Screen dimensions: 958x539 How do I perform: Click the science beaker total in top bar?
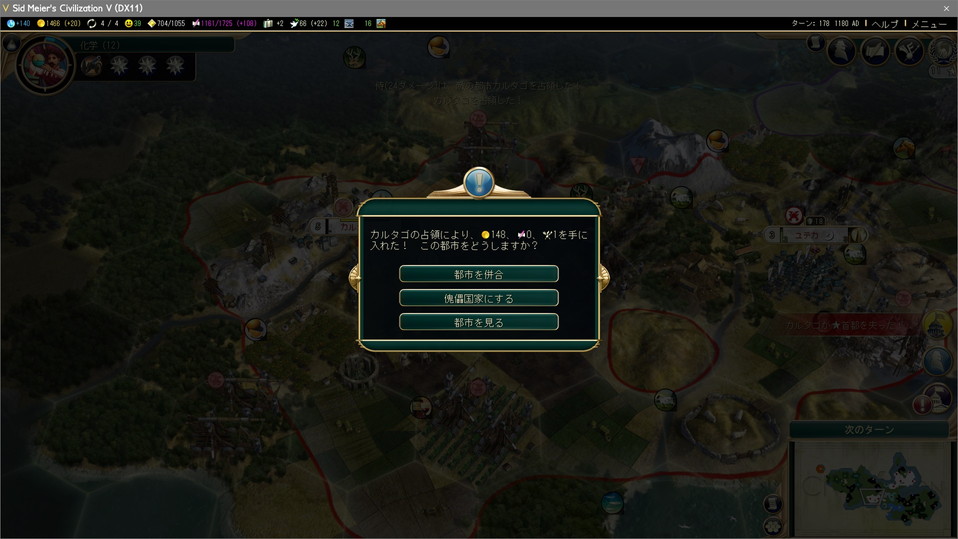(x=18, y=23)
